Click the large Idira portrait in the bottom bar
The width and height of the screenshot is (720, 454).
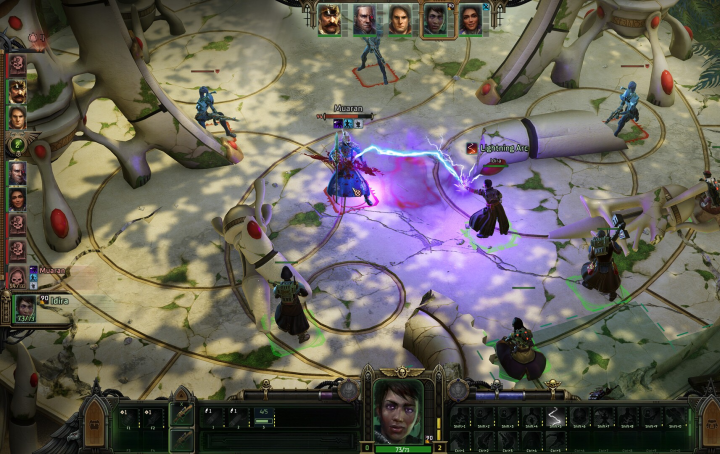pos(397,411)
